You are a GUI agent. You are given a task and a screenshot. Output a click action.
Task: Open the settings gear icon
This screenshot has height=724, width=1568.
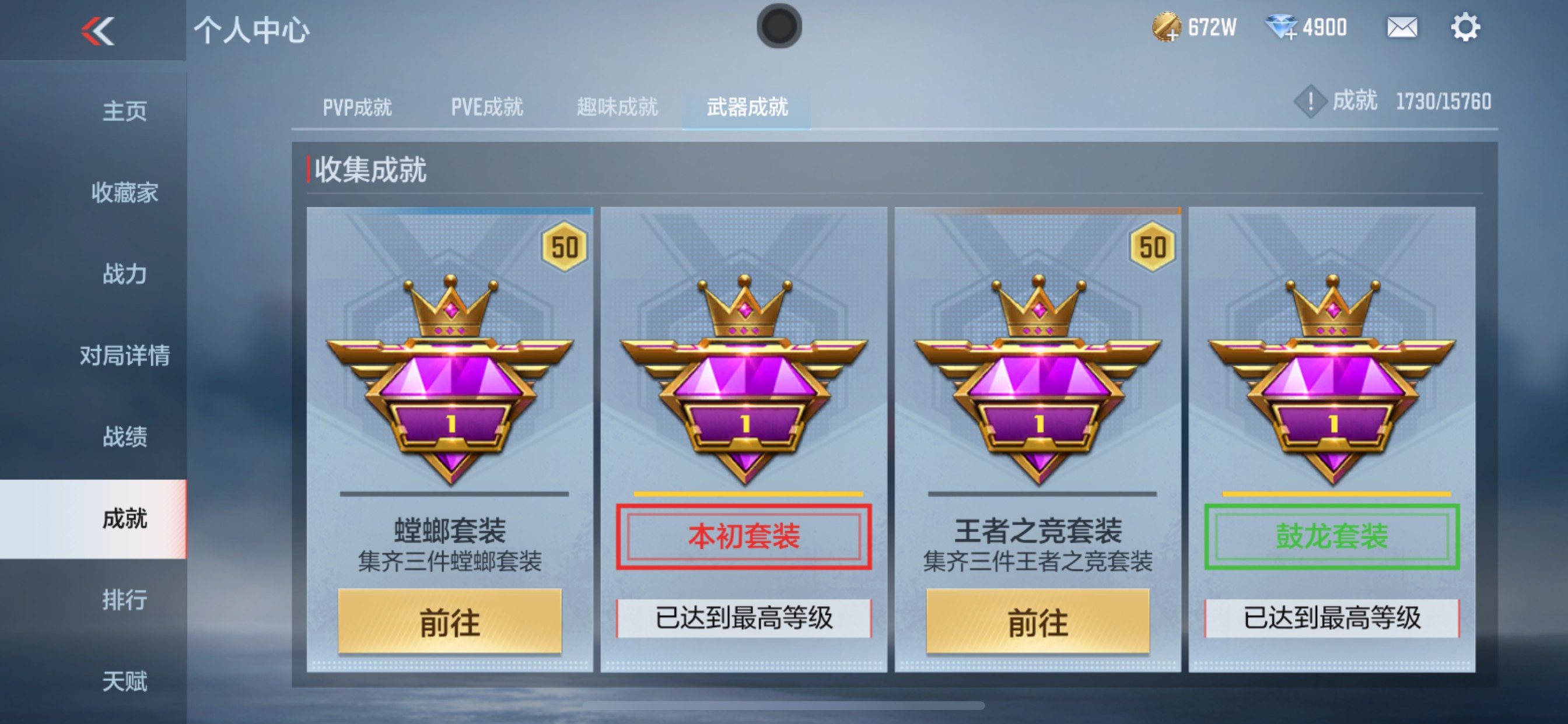tap(1467, 27)
